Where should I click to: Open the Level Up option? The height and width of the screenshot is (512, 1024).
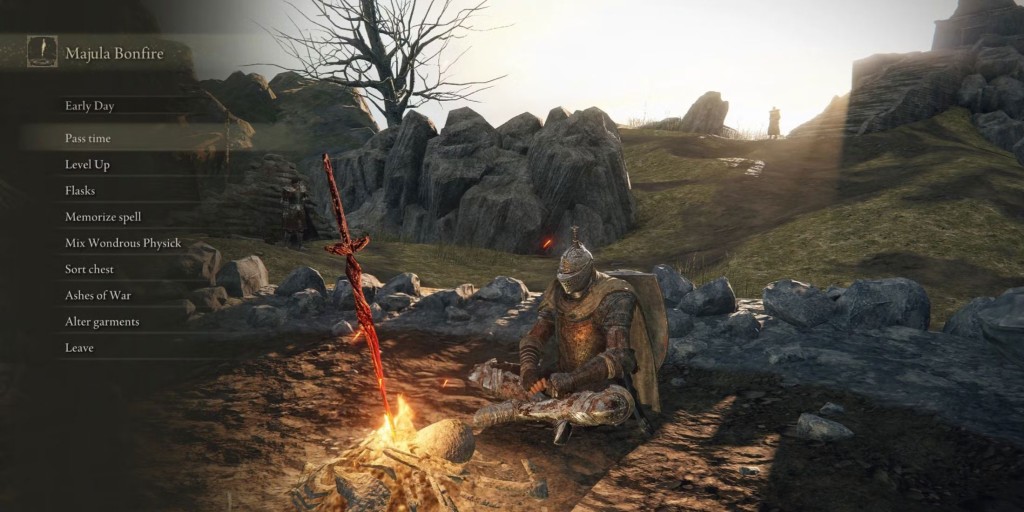point(88,164)
